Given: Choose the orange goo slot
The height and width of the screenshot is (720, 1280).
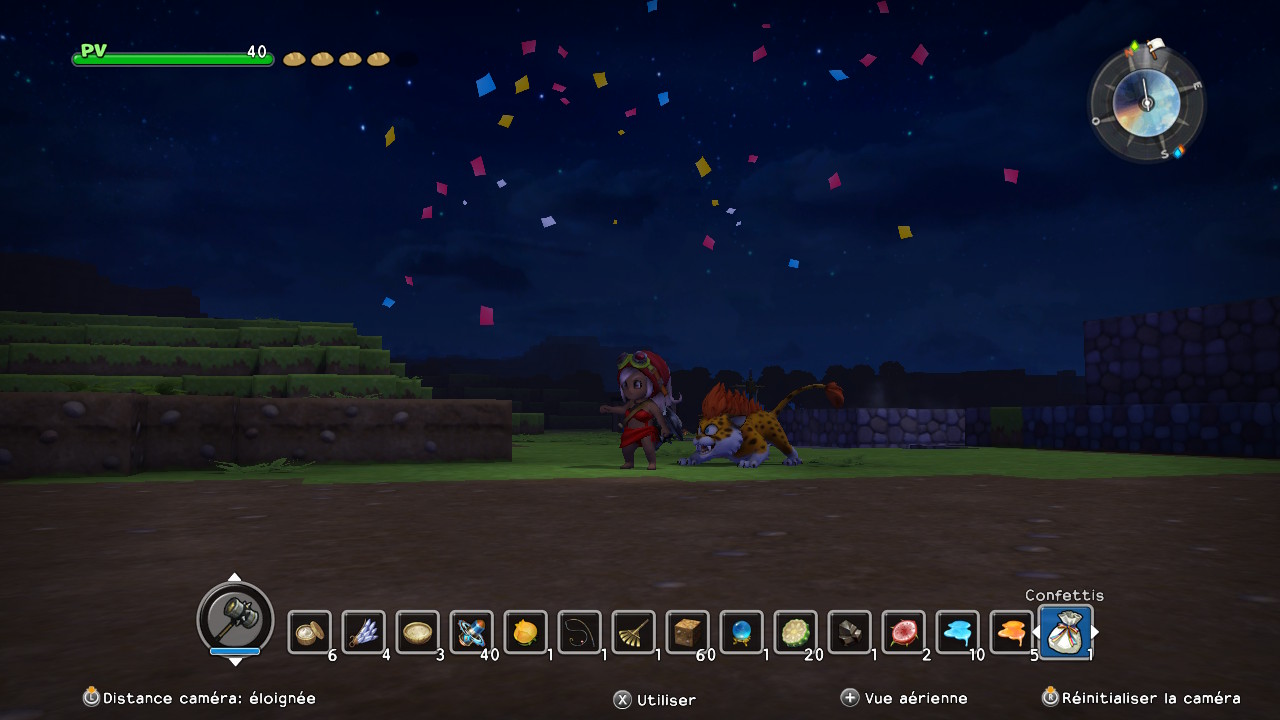Looking at the screenshot, I should point(1011,632).
